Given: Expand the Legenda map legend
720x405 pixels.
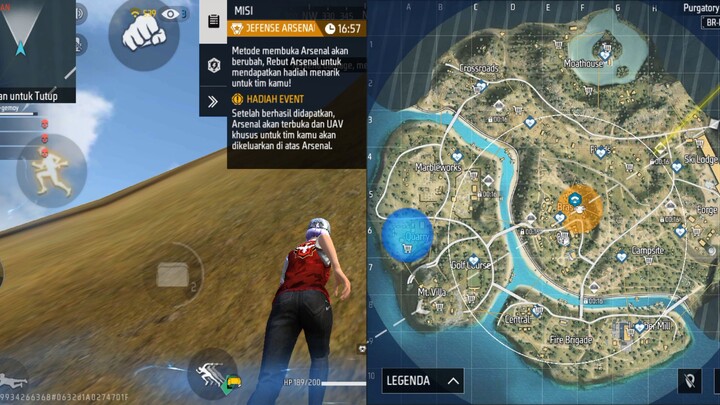Looking at the screenshot, I should pos(423,381).
